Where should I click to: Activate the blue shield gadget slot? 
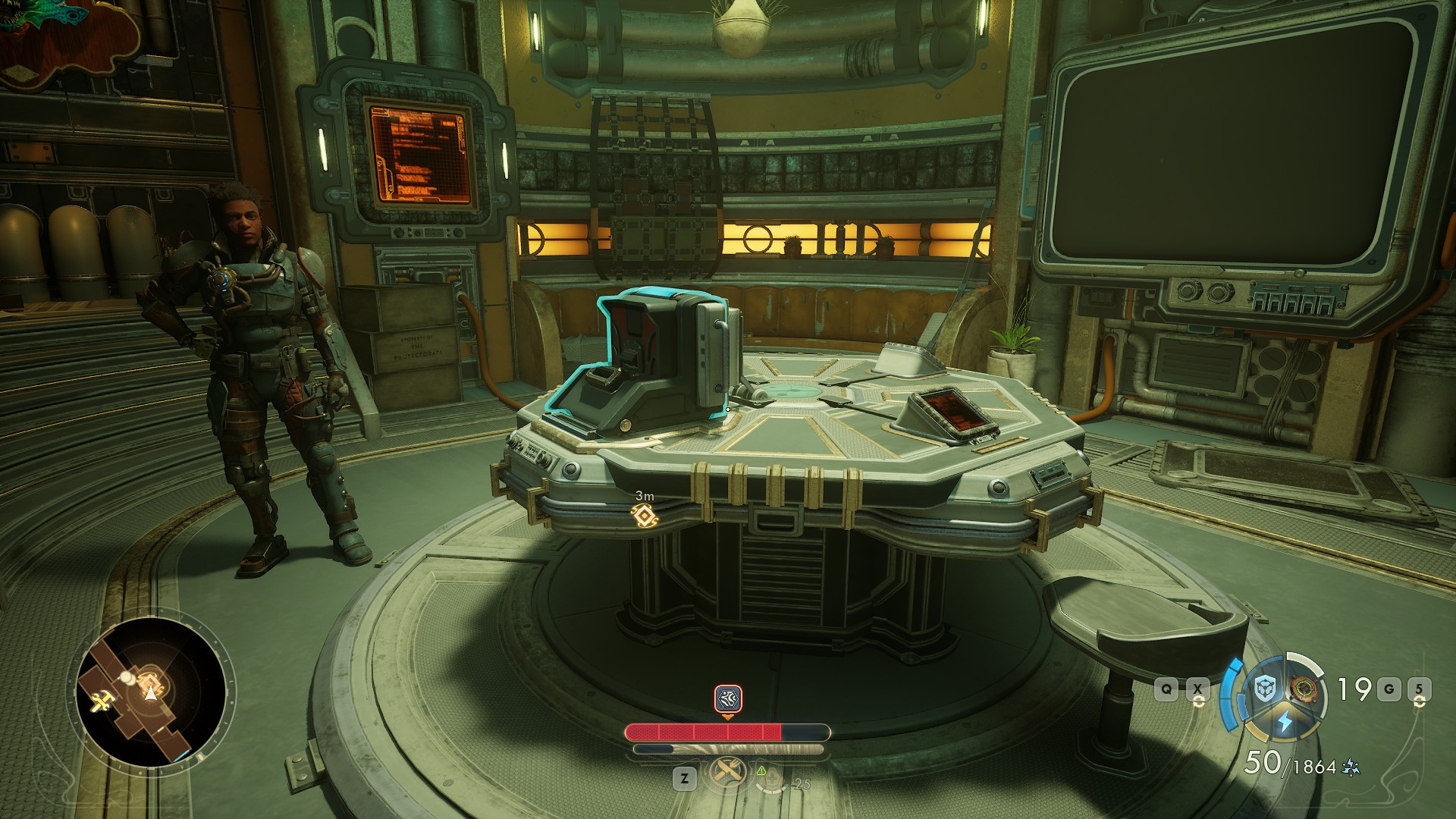pos(1264,689)
